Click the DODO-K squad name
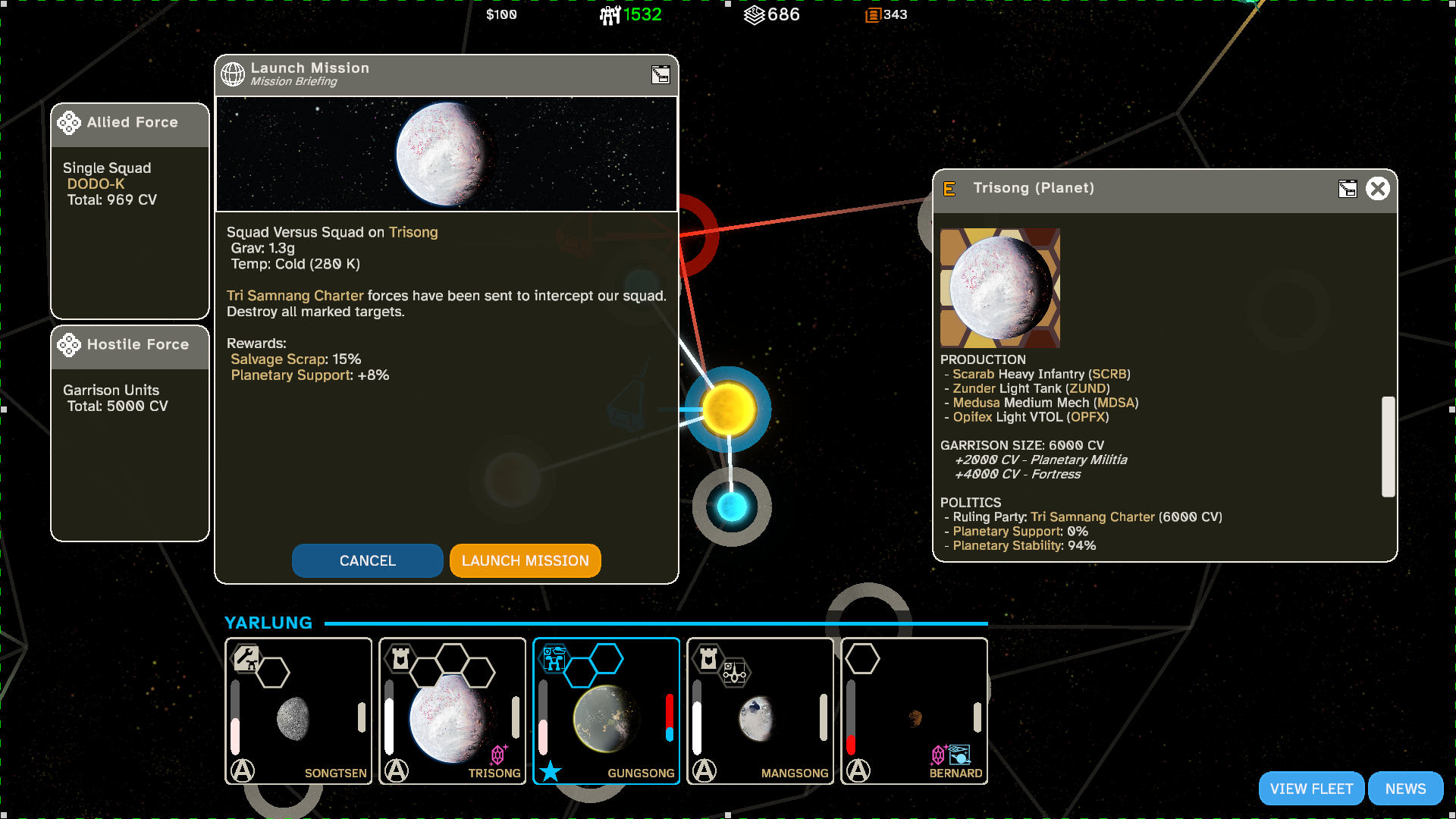 tap(96, 184)
